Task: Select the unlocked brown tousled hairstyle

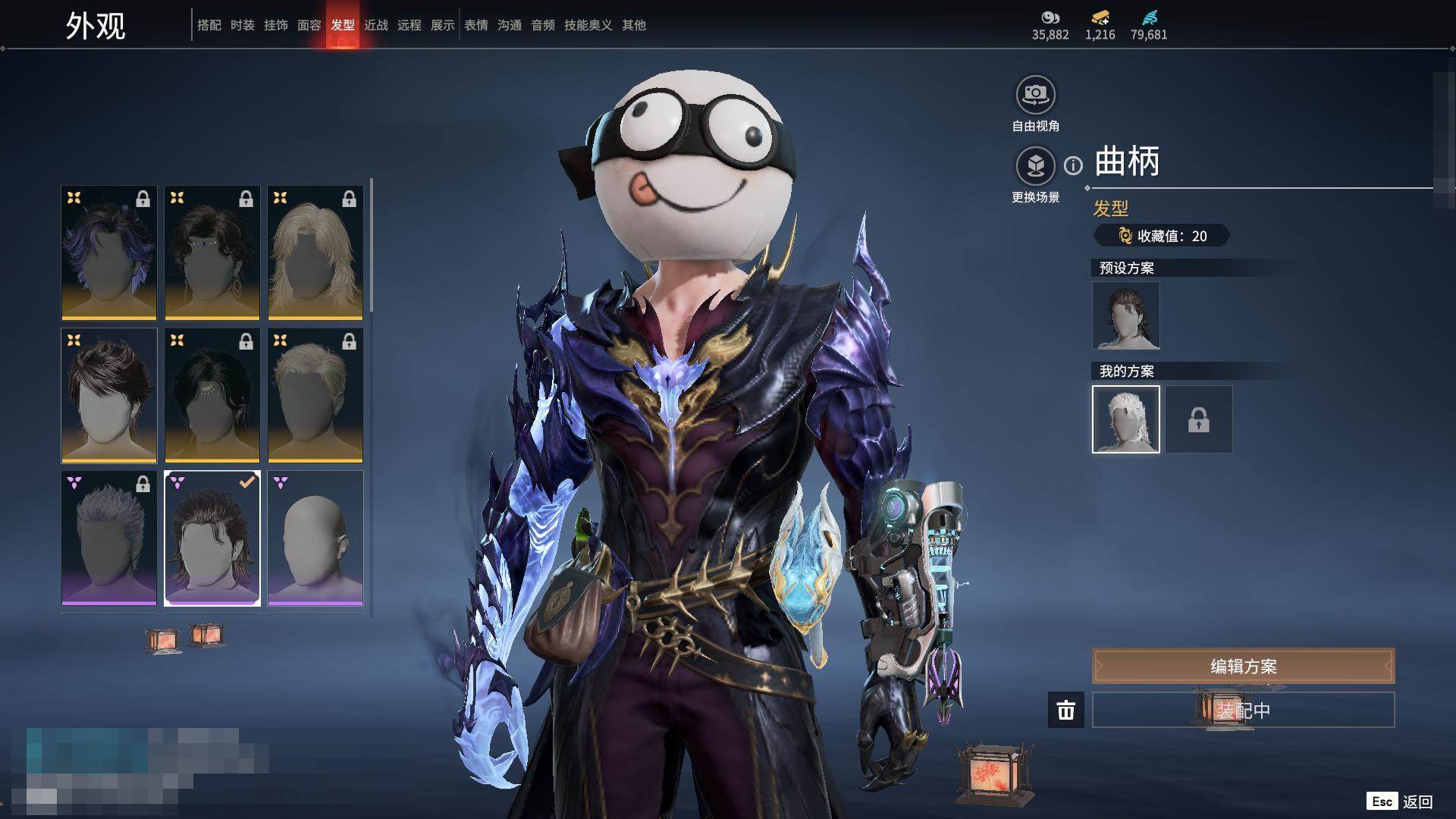Action: [109, 395]
